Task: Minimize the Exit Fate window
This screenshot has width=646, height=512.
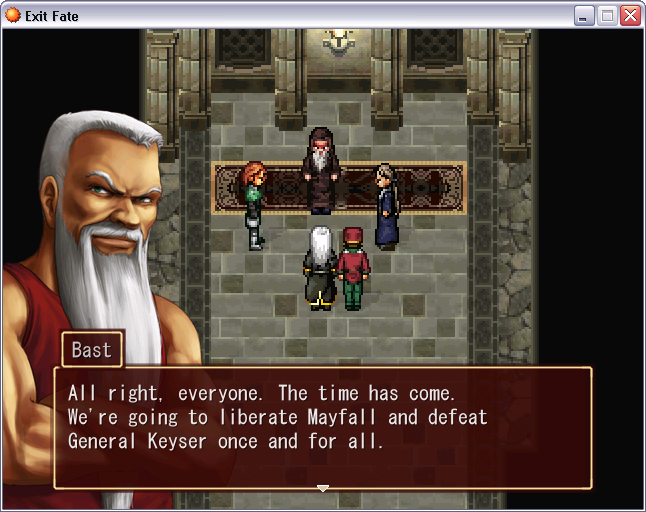Action: pyautogui.click(x=585, y=15)
